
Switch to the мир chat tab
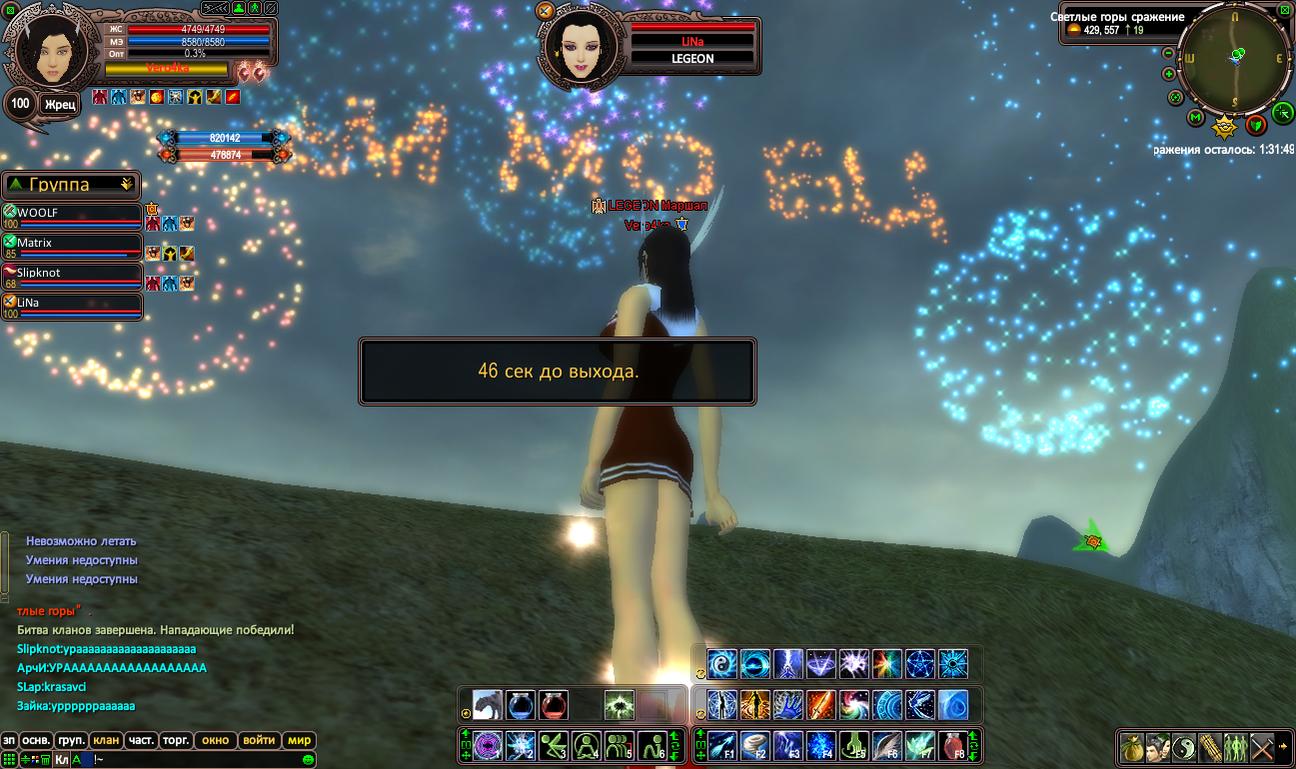299,741
